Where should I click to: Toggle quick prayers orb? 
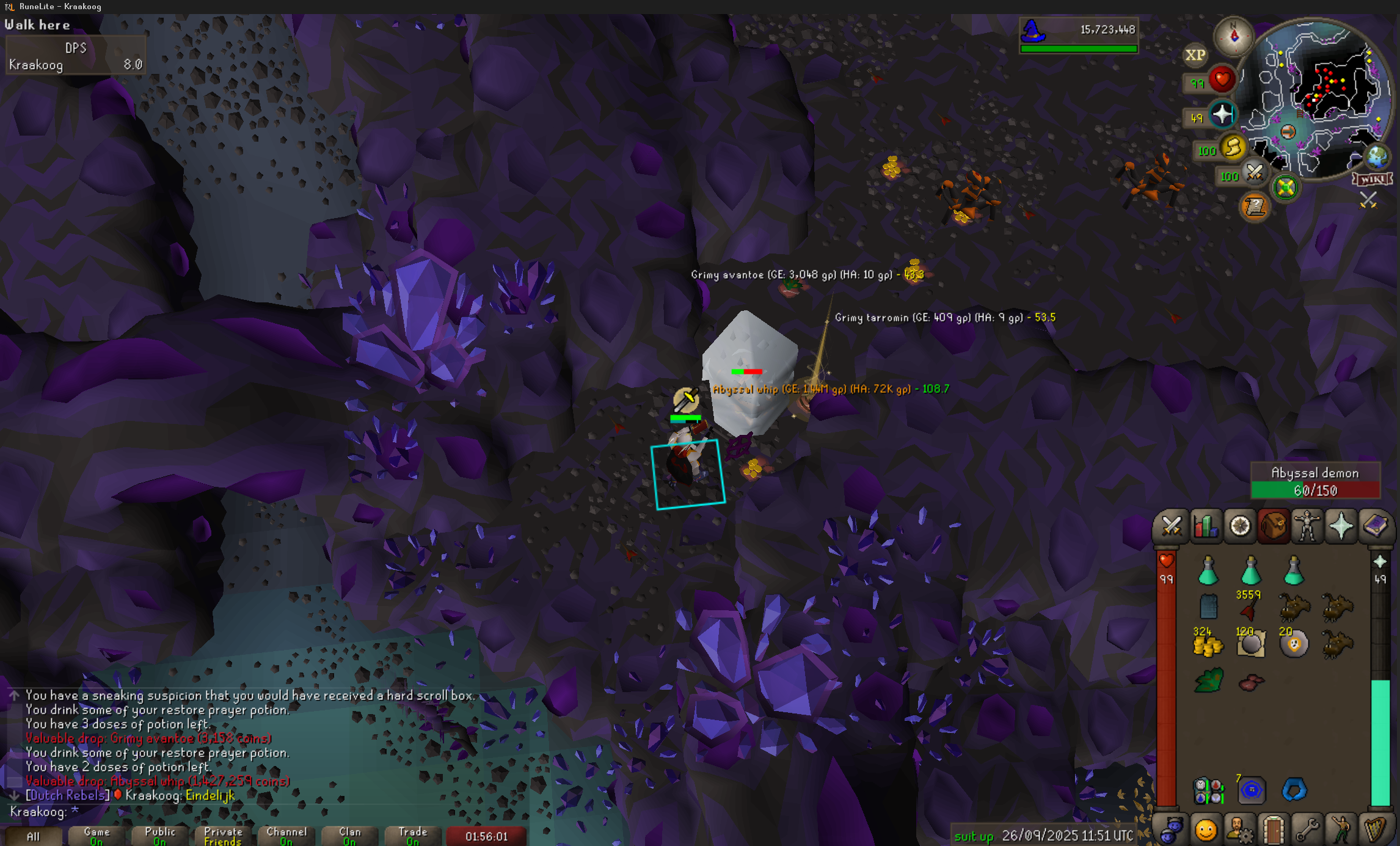[x=1222, y=114]
